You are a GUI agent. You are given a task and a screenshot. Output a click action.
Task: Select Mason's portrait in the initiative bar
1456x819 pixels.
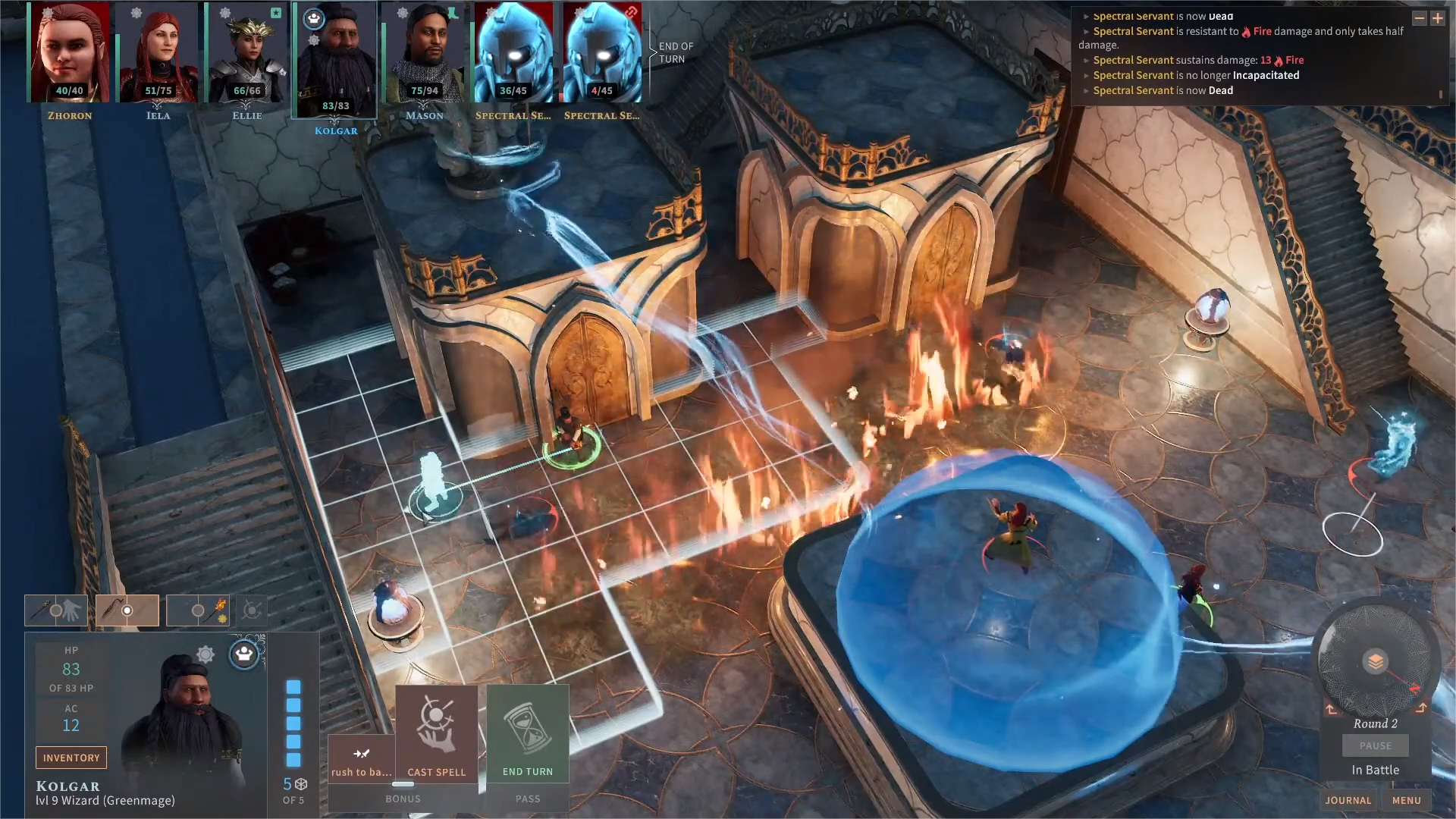point(425,53)
